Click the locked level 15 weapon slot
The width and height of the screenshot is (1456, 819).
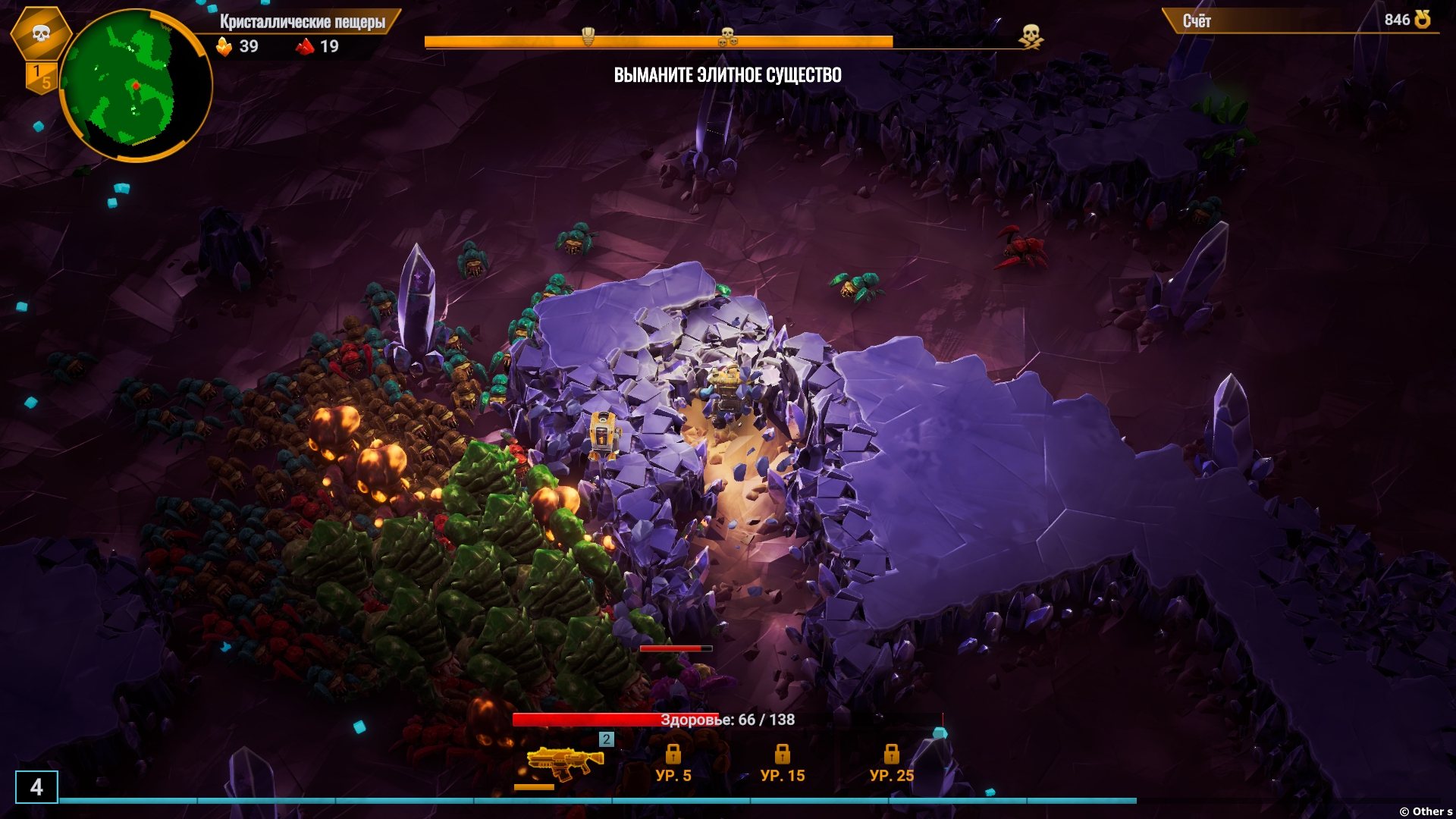[782, 762]
